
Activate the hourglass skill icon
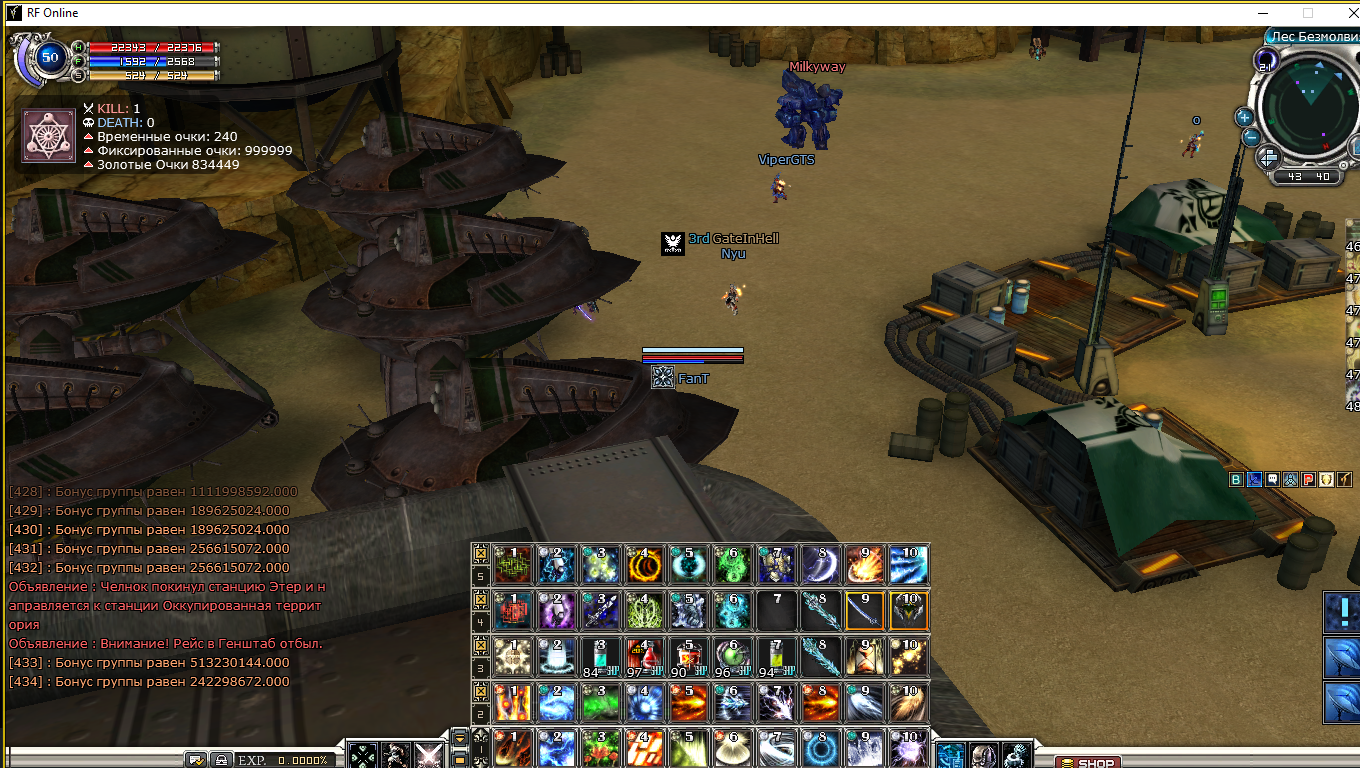click(864, 656)
